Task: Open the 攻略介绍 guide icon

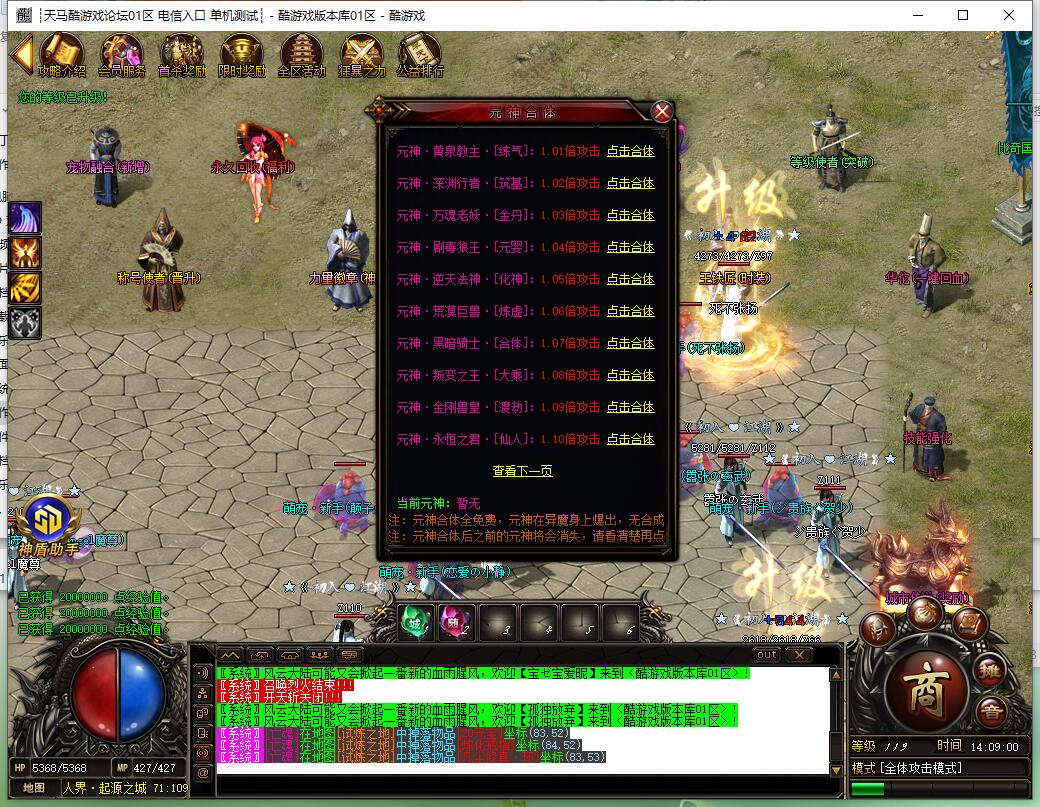Action: tap(62, 54)
